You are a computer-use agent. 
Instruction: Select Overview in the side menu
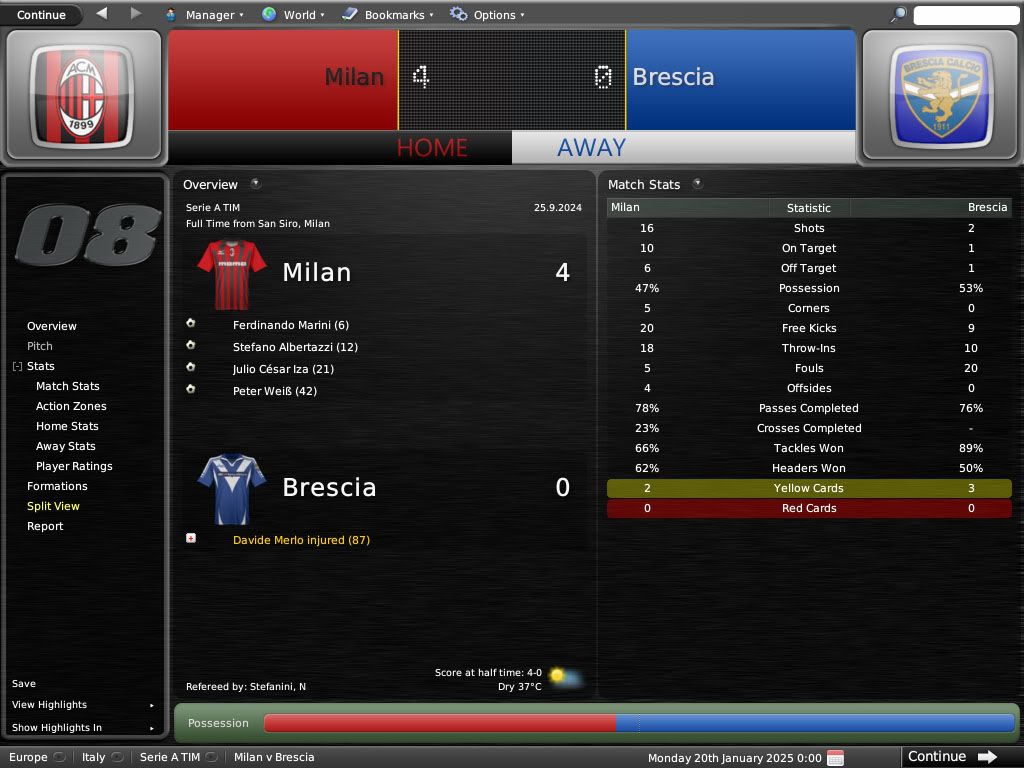click(x=52, y=326)
